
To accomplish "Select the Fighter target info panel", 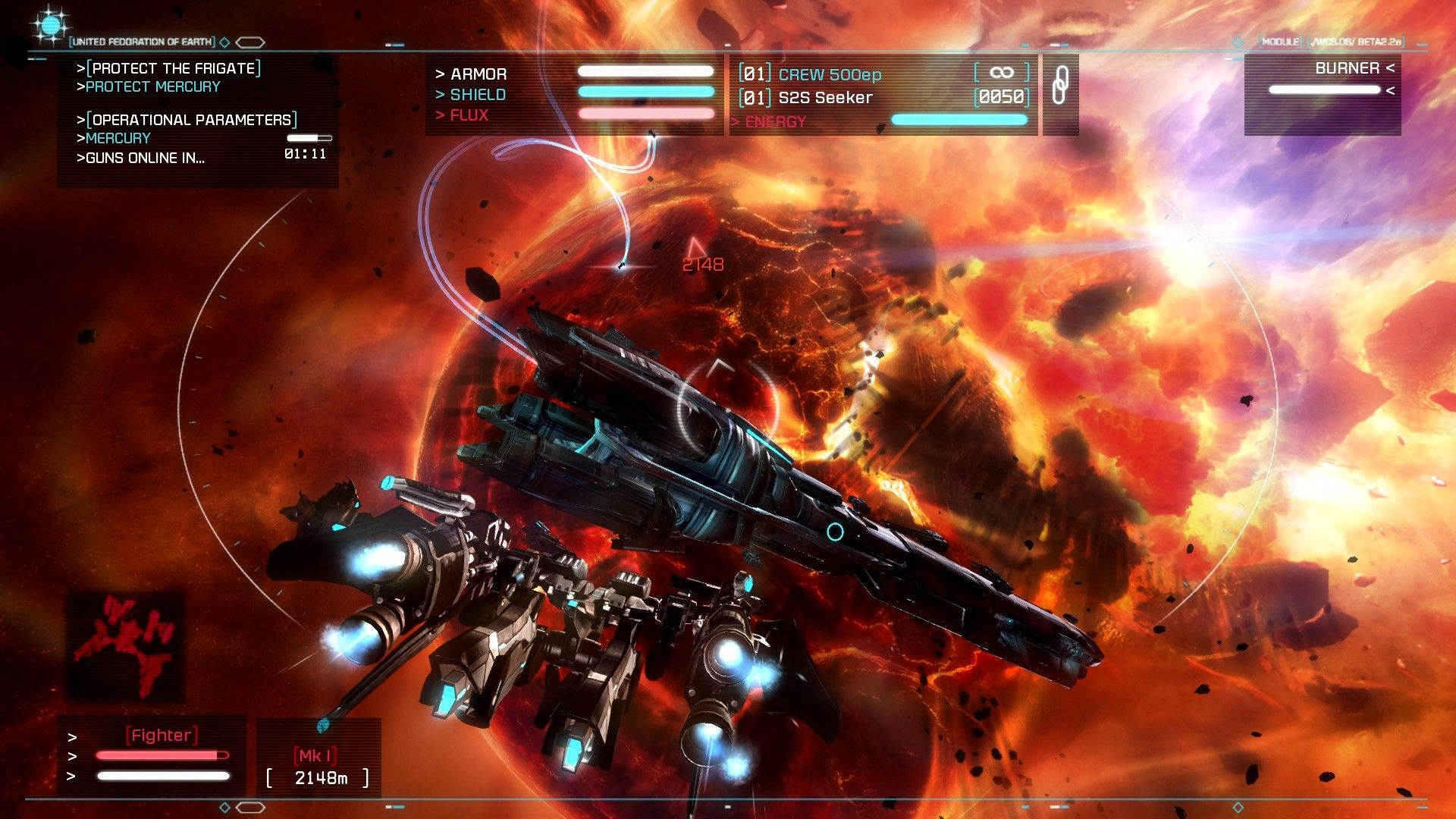I will pos(161,755).
